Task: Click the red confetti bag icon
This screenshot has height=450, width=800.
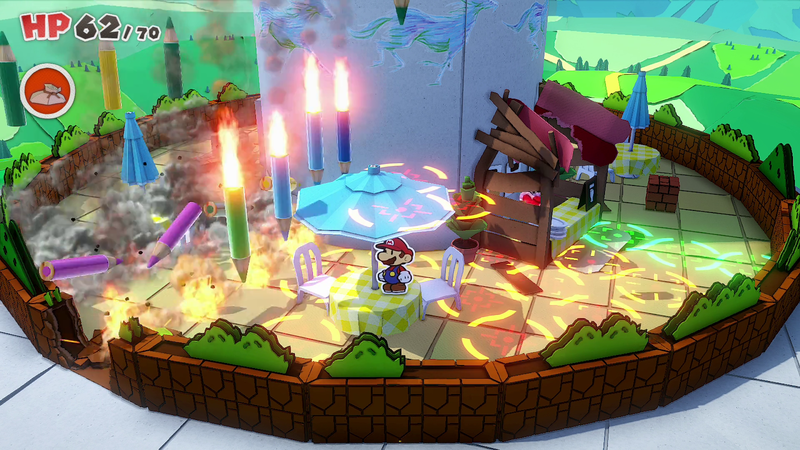Action: coord(43,88)
